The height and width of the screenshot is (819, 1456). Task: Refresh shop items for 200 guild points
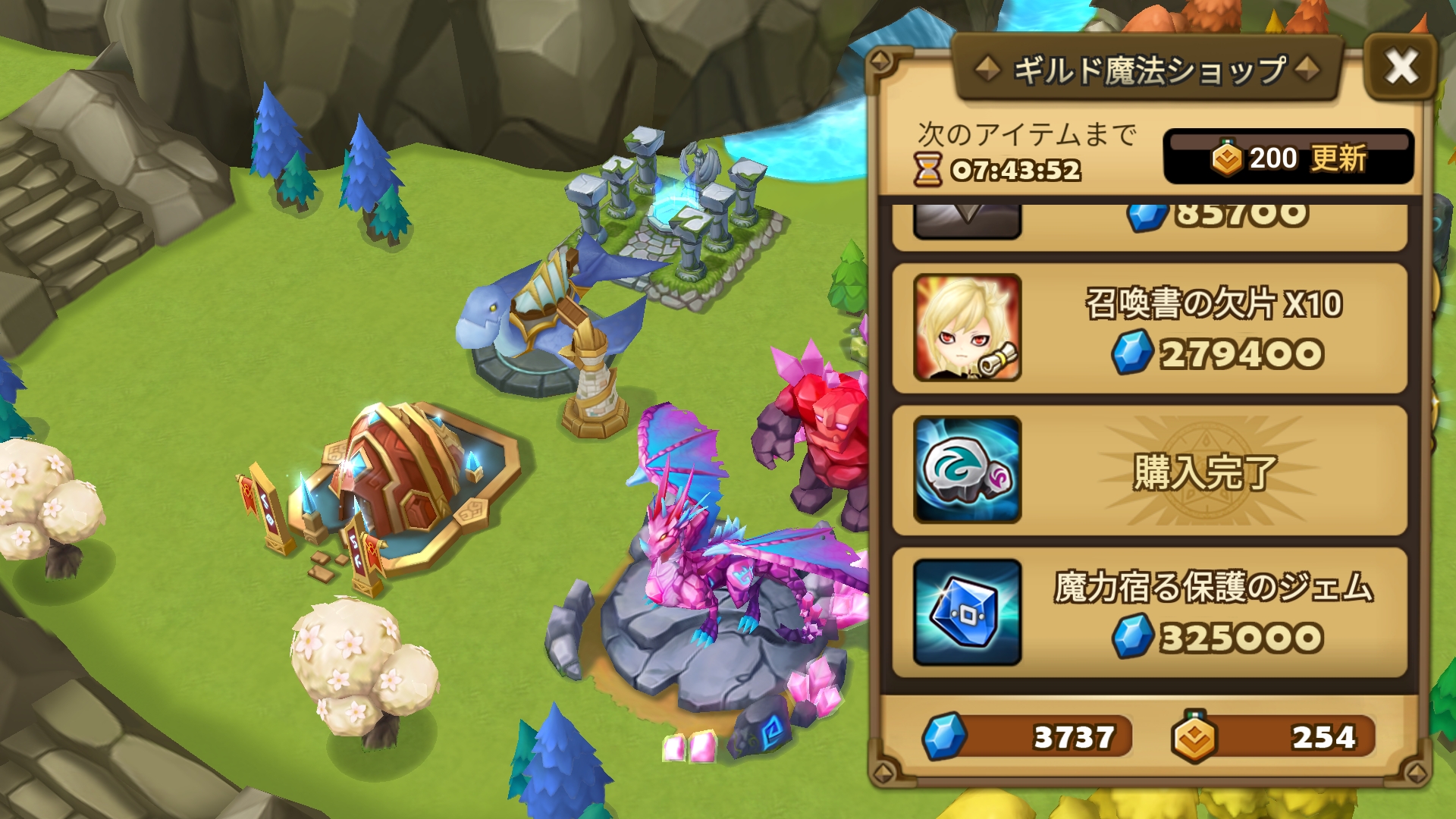point(1288,158)
